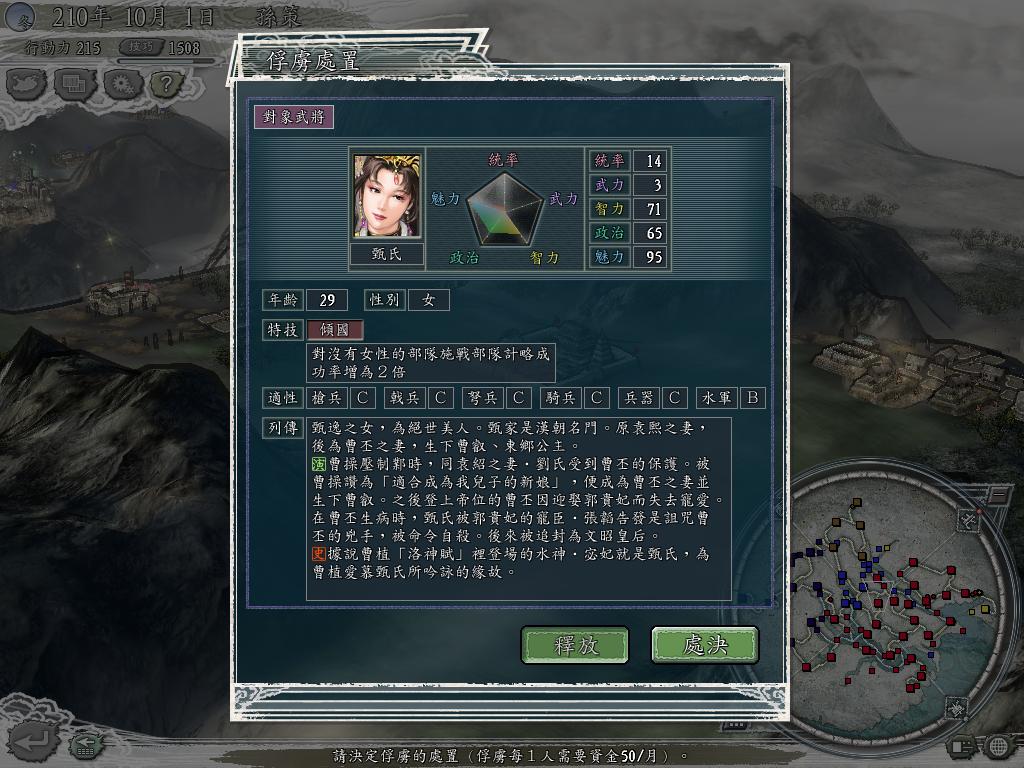Click the upper crossed-weapons minimap button

pos(967,519)
